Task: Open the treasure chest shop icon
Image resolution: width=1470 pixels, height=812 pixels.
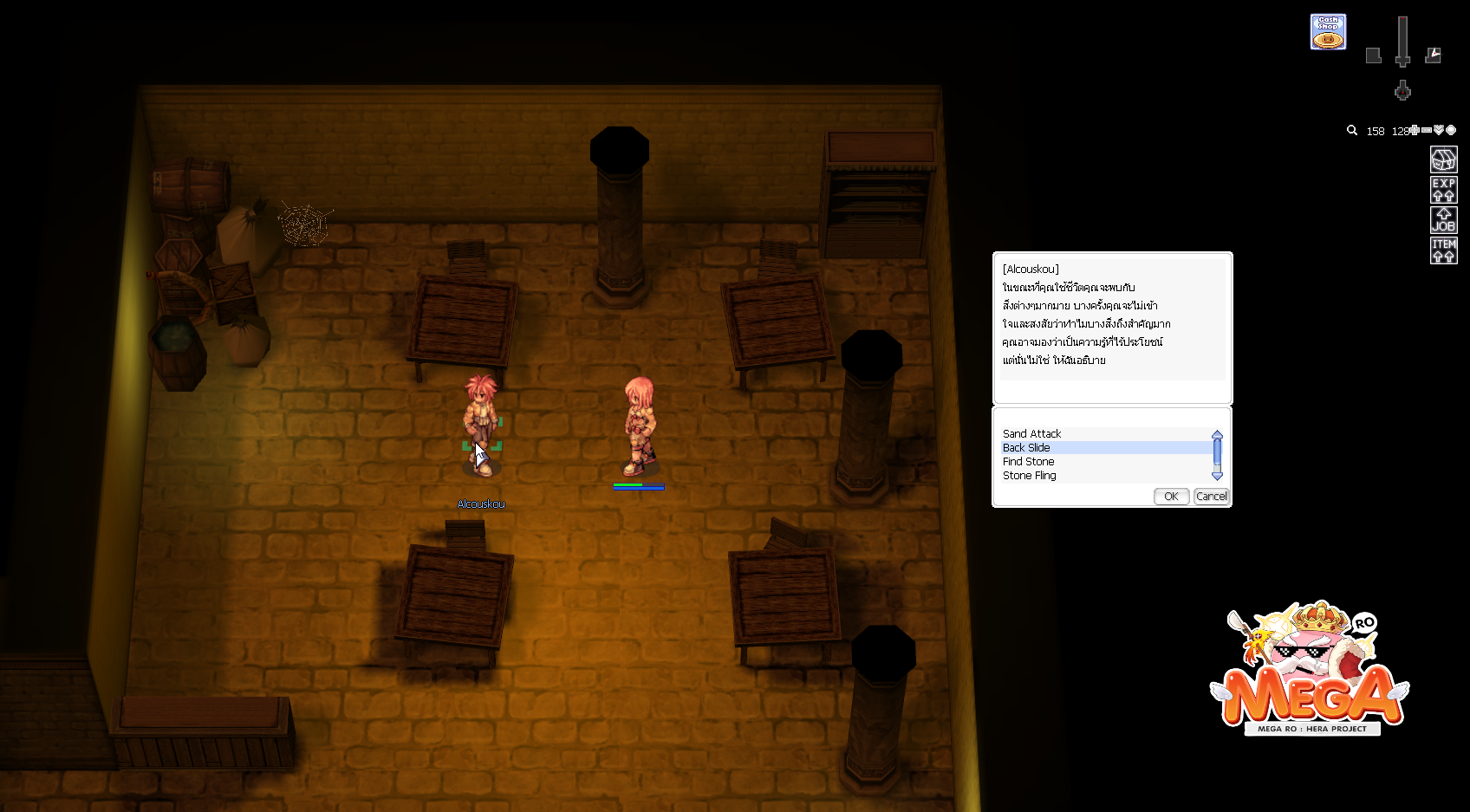Action: click(1443, 159)
